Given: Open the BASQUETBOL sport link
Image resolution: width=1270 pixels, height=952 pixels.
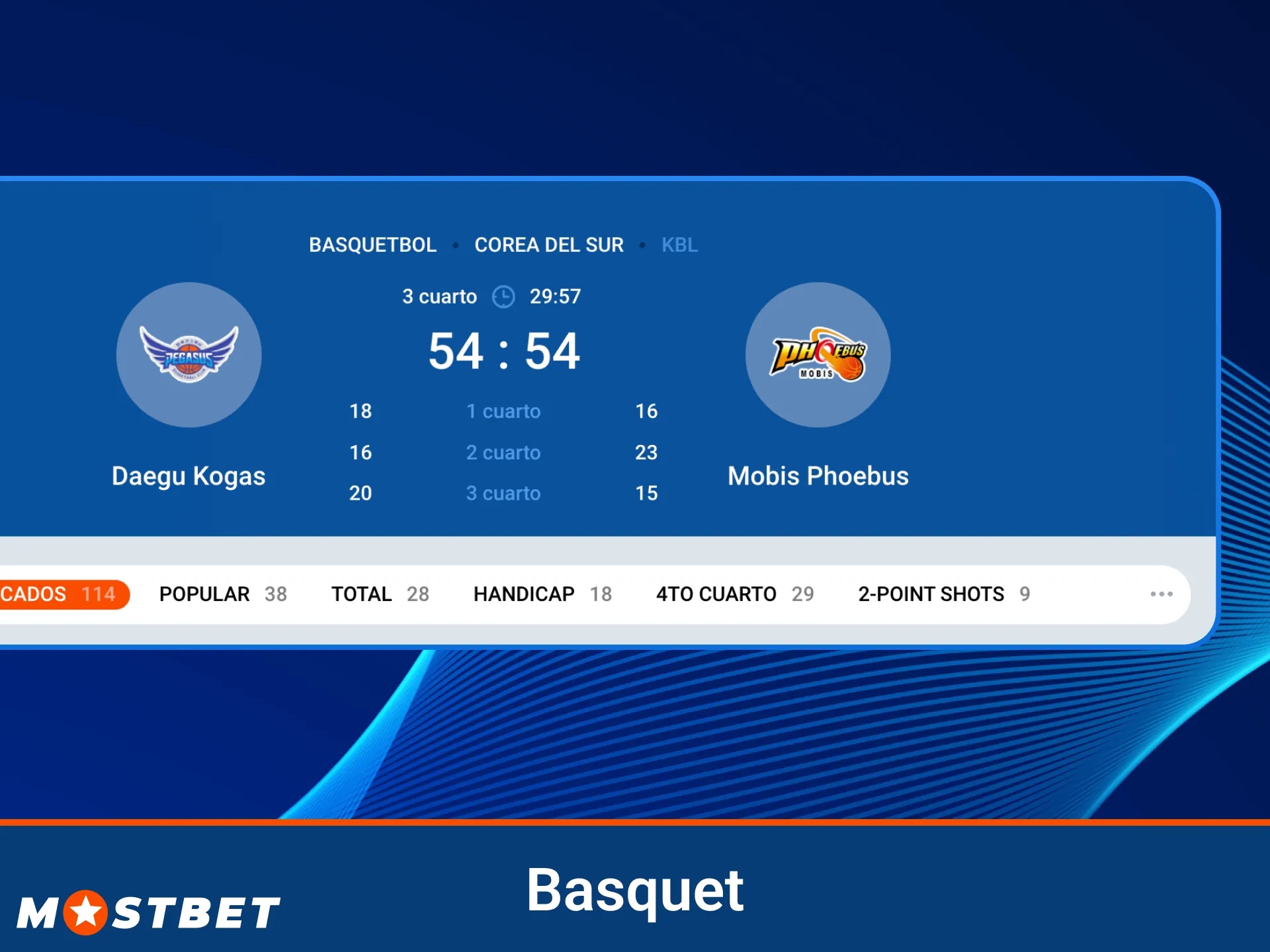Looking at the screenshot, I should (372, 245).
